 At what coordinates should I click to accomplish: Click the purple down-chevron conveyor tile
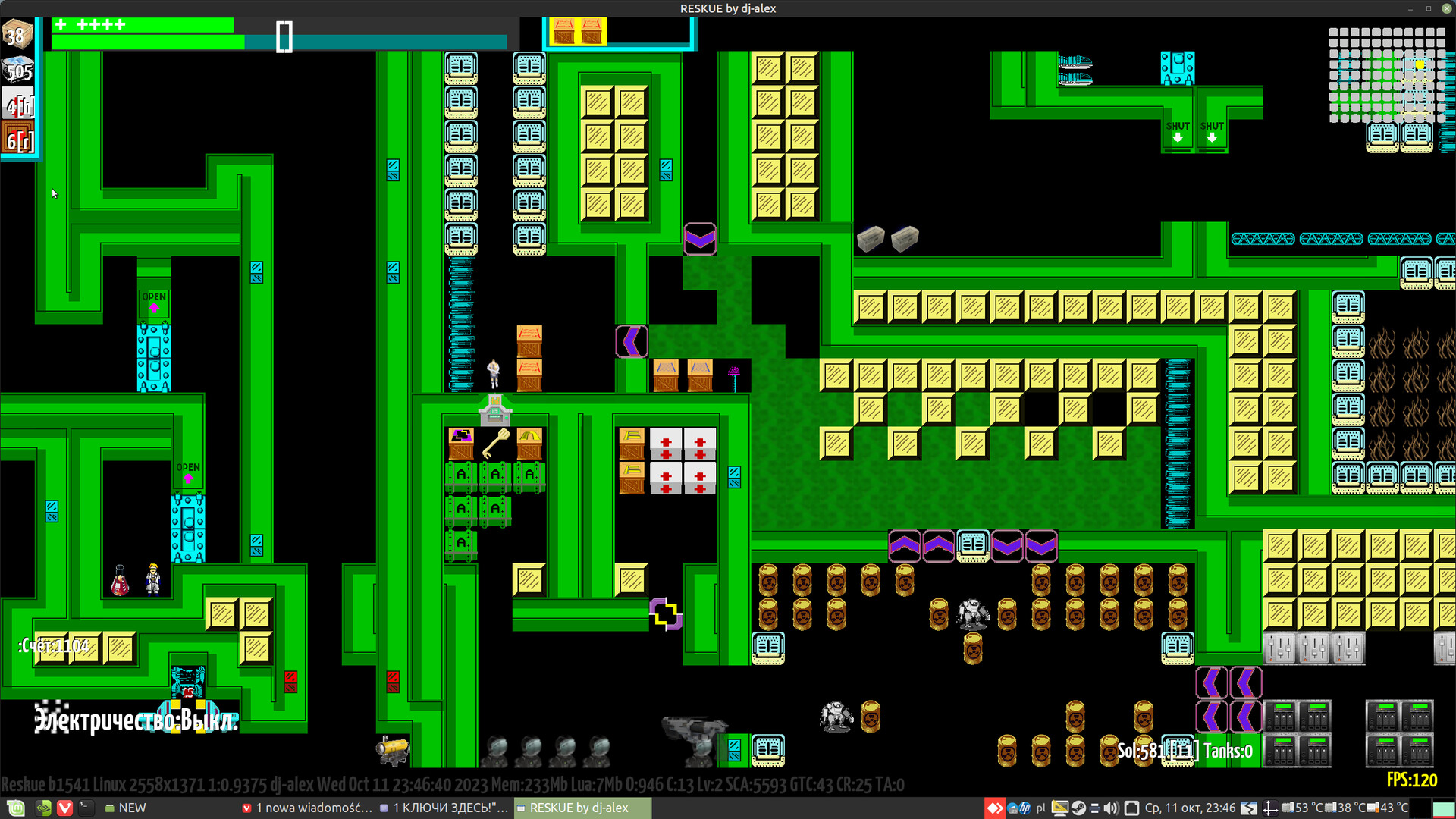tap(700, 239)
